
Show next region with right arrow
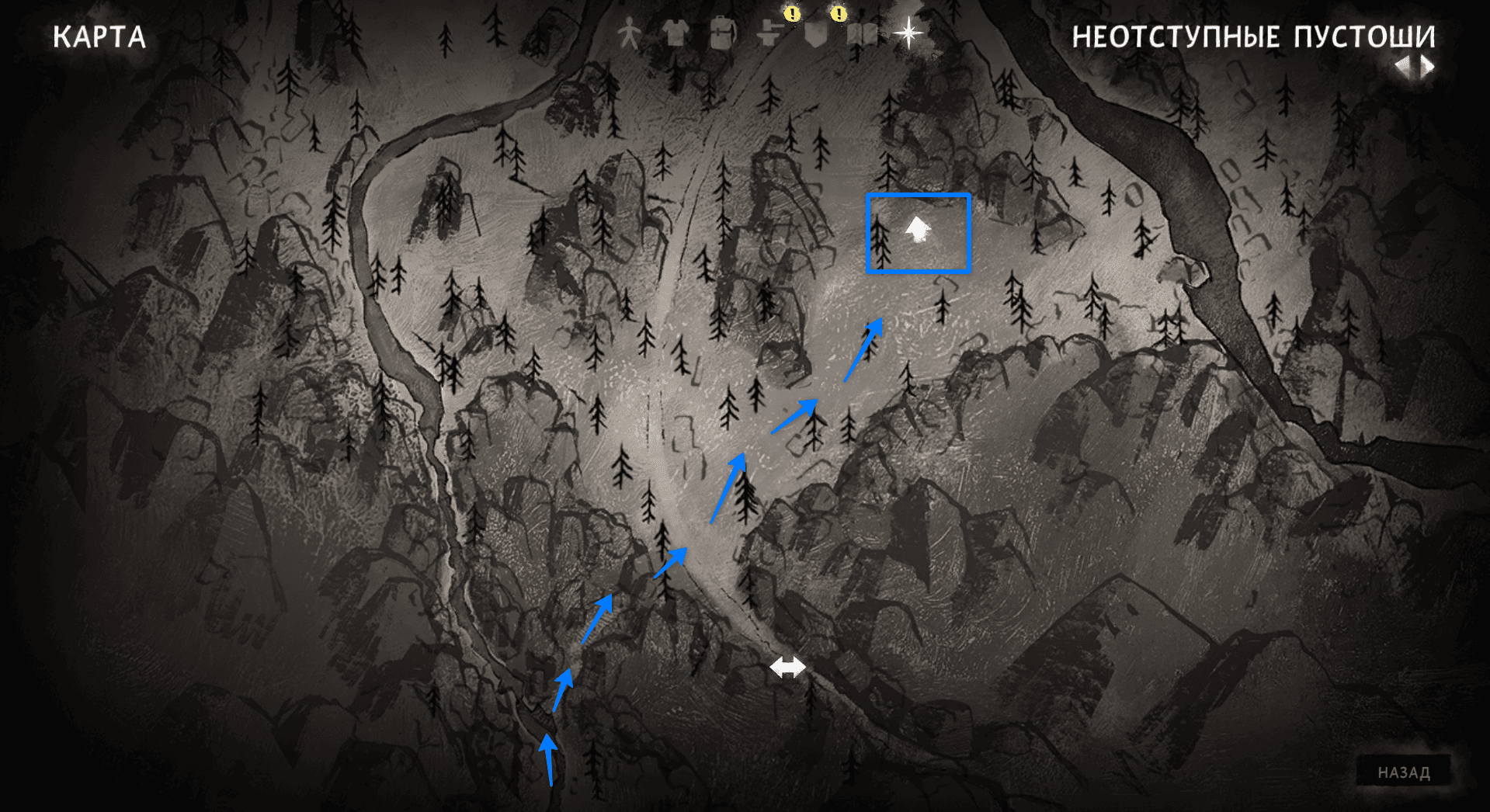point(1427,67)
